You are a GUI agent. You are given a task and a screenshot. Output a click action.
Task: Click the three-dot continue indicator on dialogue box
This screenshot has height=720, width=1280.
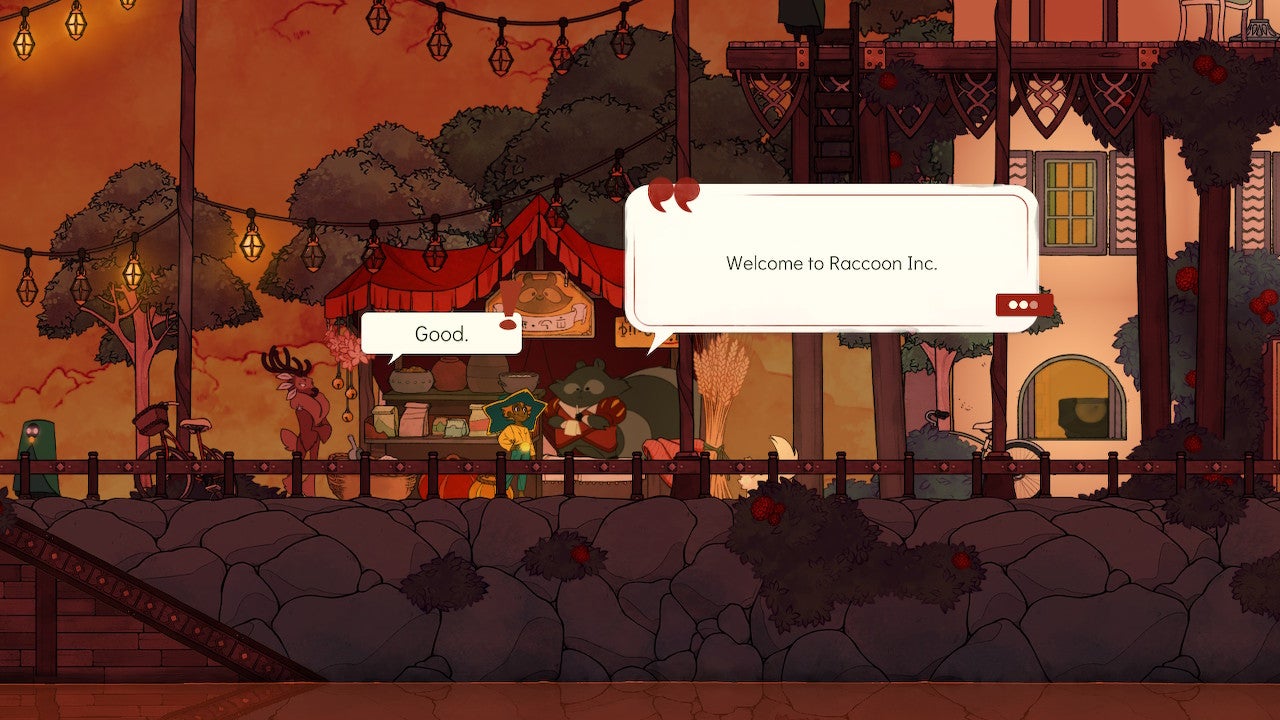pyautogui.click(x=1021, y=304)
